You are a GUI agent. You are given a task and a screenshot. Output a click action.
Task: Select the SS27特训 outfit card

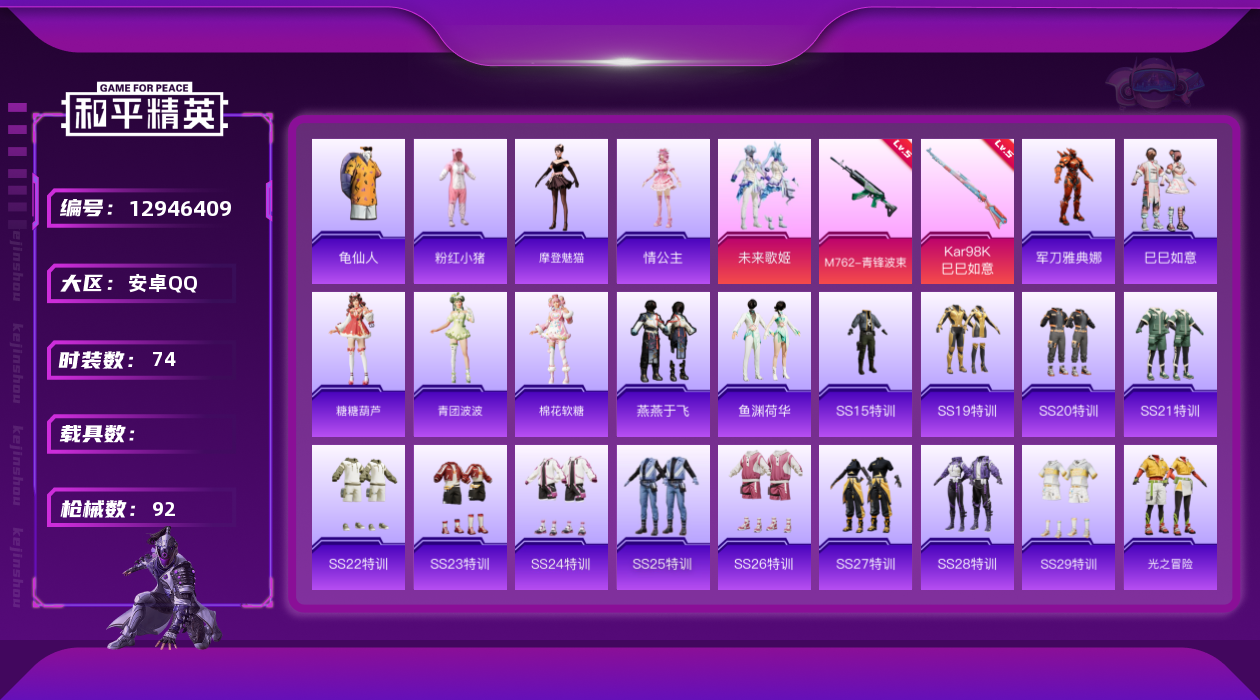(865, 517)
